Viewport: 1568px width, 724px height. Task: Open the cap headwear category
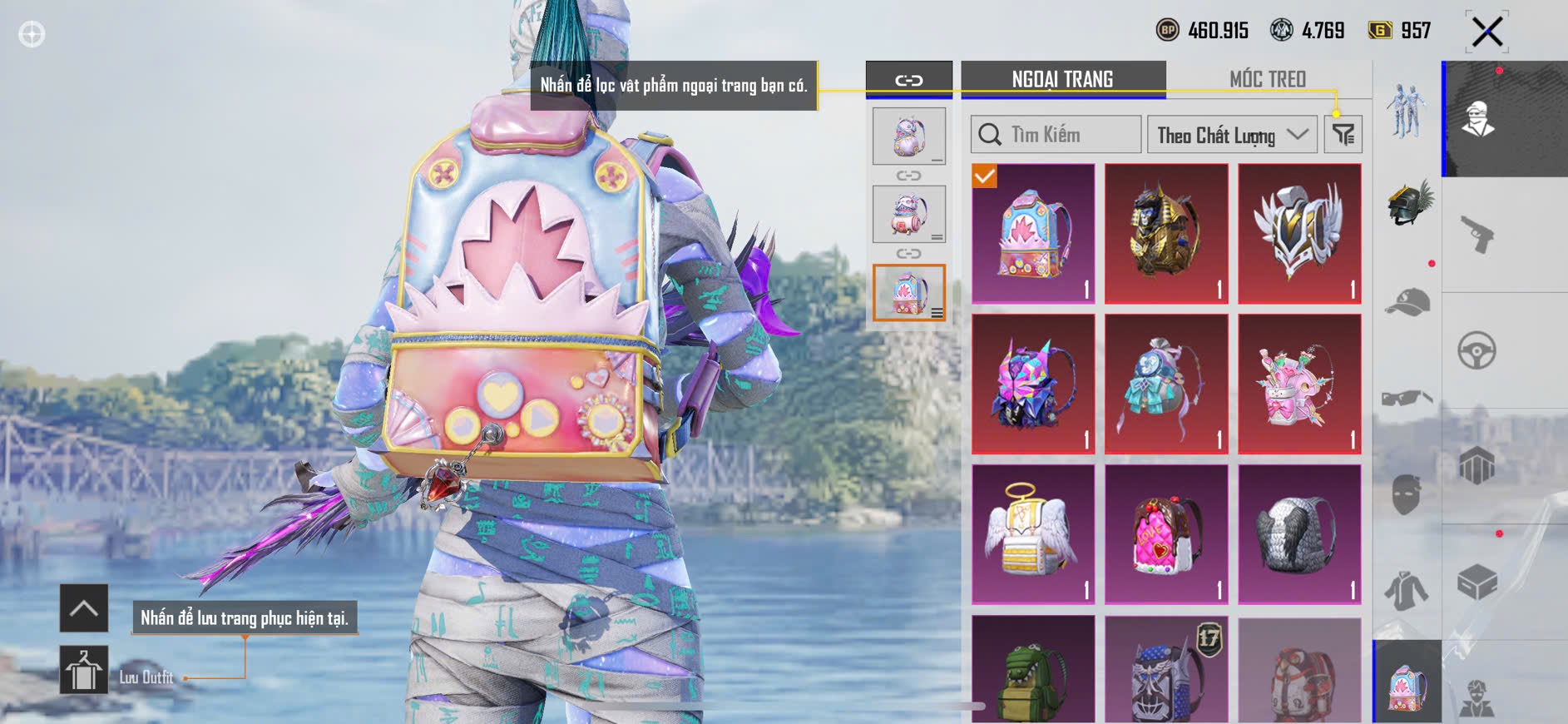tap(1407, 302)
